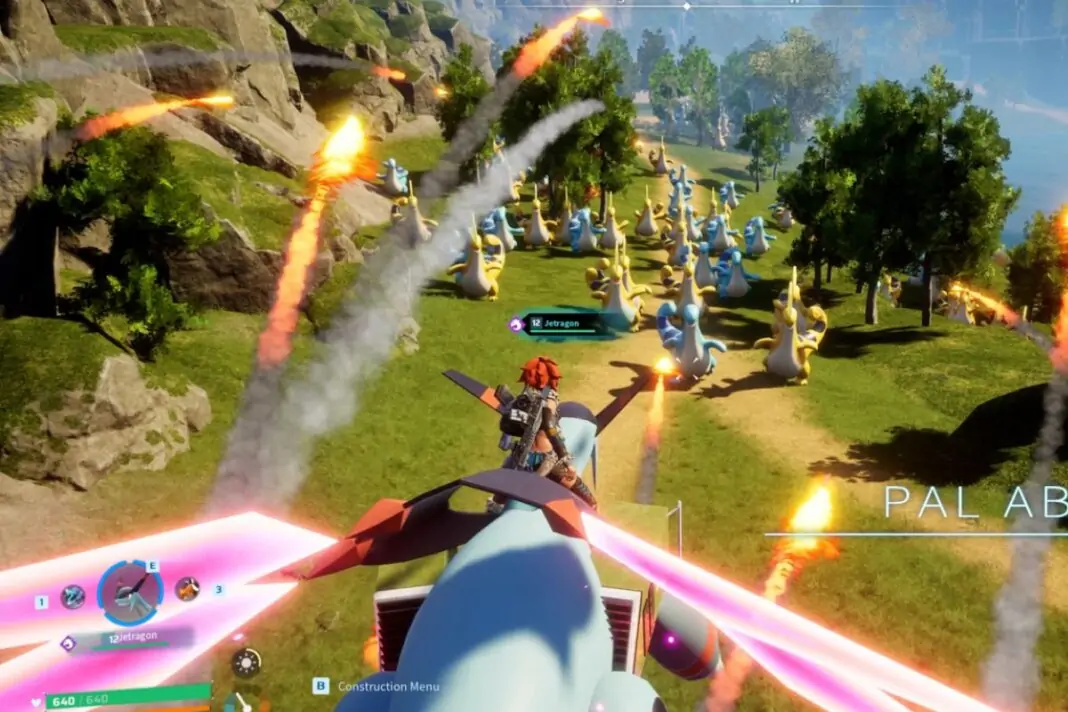The width and height of the screenshot is (1068, 712).
Task: Switch to the blue Pal left of Jetragon
Action: click(72, 597)
